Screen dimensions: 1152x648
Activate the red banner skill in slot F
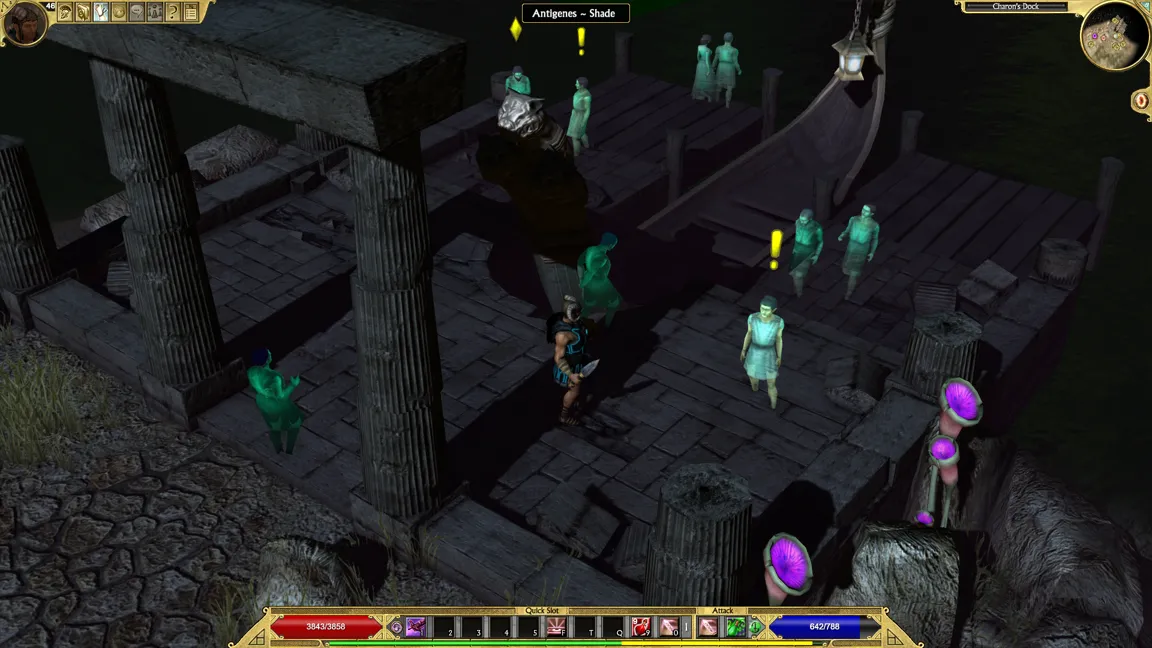pos(556,627)
